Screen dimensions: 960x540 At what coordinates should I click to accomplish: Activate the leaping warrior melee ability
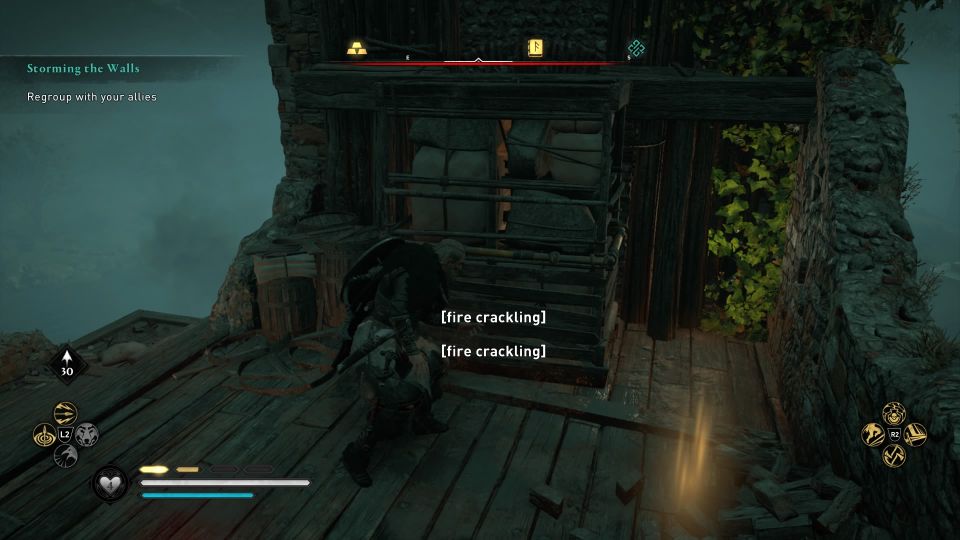coord(873,435)
